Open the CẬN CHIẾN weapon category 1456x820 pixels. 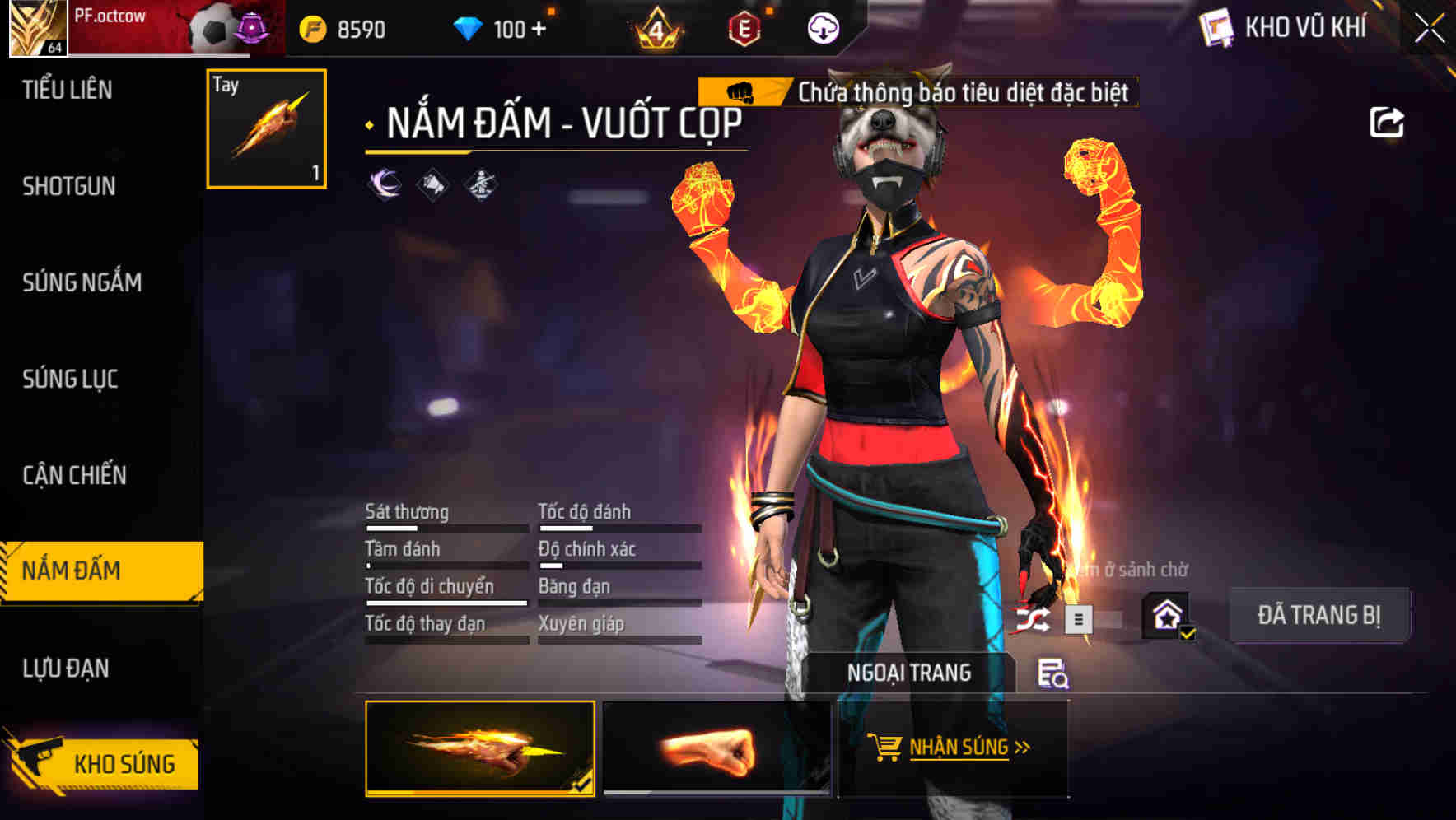(74, 476)
